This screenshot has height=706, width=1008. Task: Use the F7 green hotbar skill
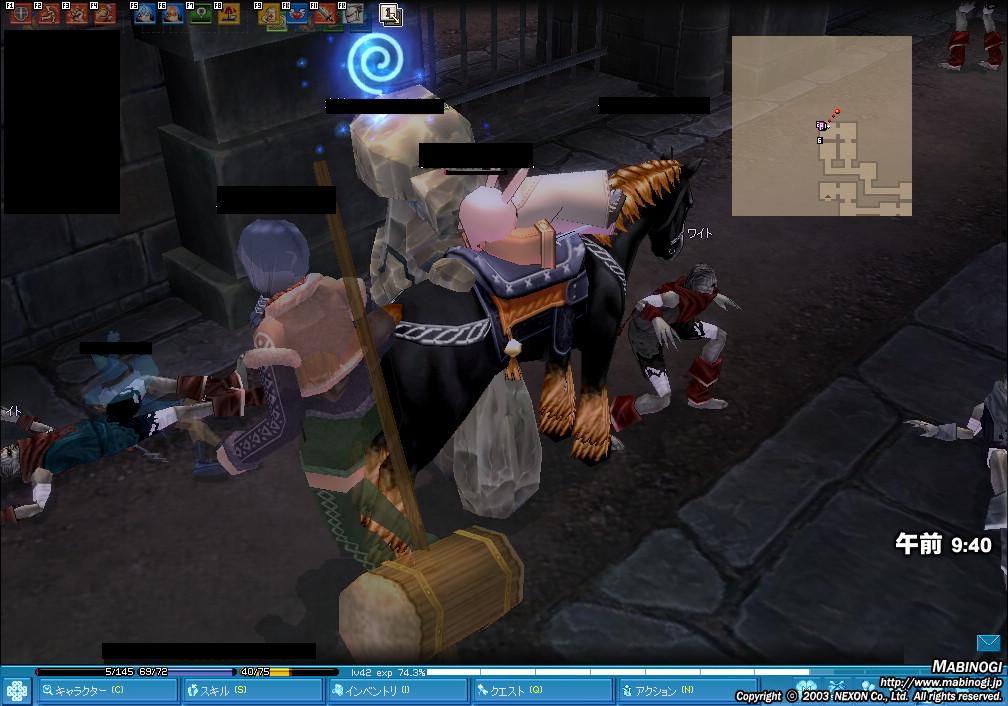click(201, 14)
